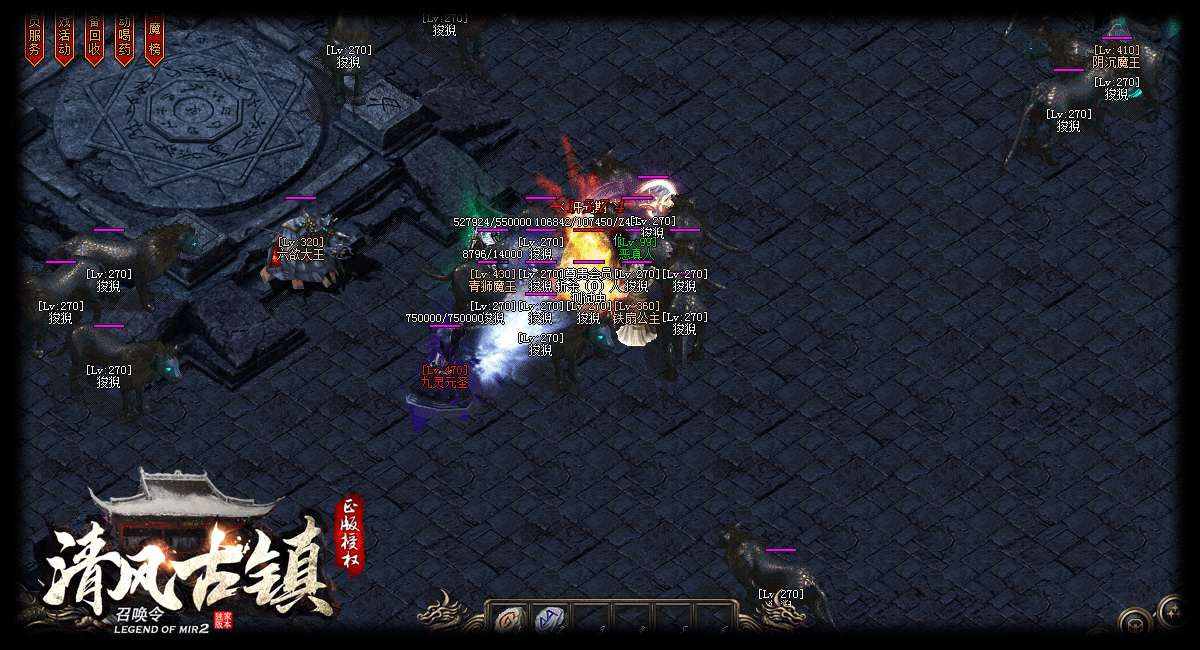Use the blue rune stone in hotbar slot 2
Screen dimensions: 1200x650
coord(549,620)
